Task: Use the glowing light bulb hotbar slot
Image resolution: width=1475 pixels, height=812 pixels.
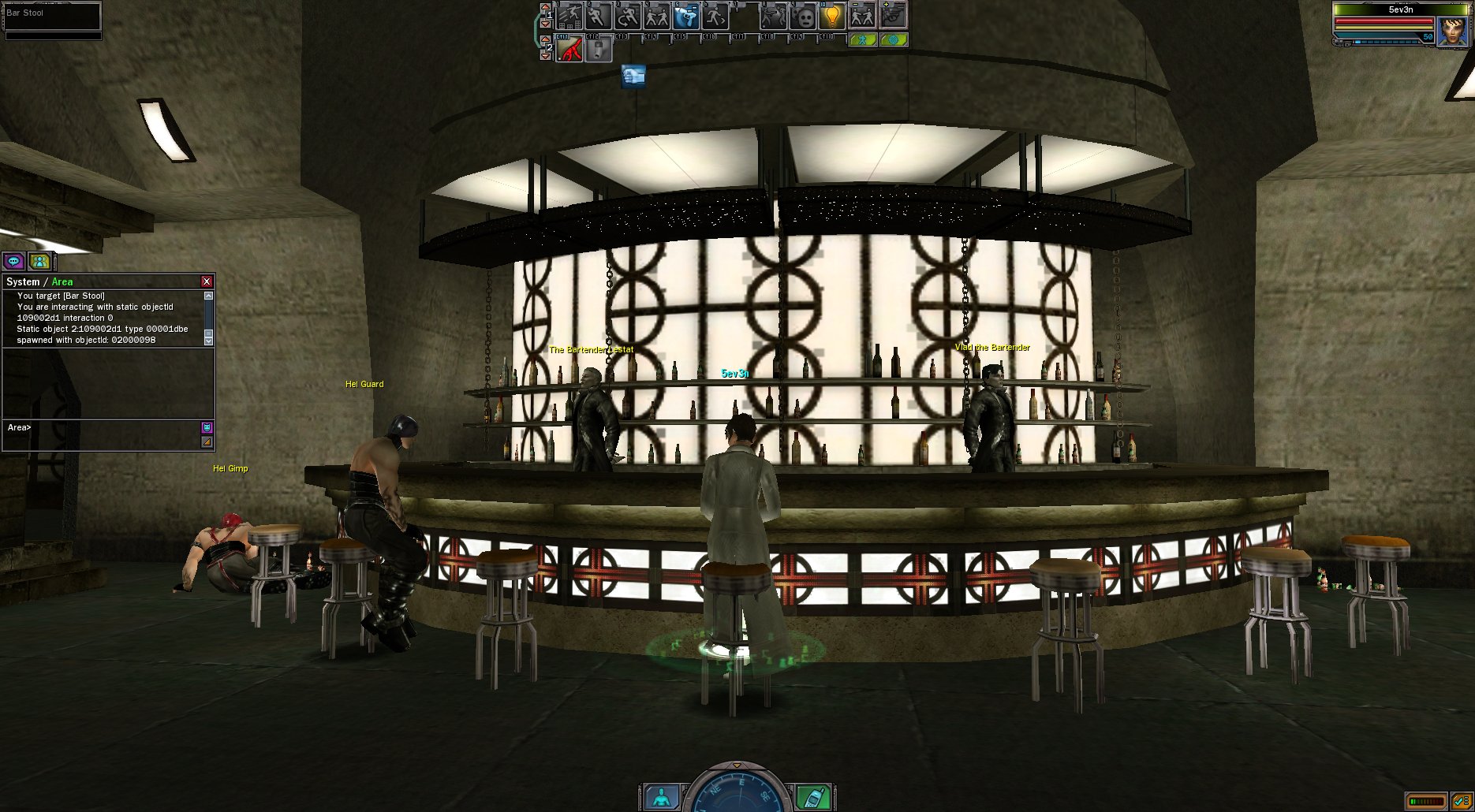Action: (x=832, y=16)
